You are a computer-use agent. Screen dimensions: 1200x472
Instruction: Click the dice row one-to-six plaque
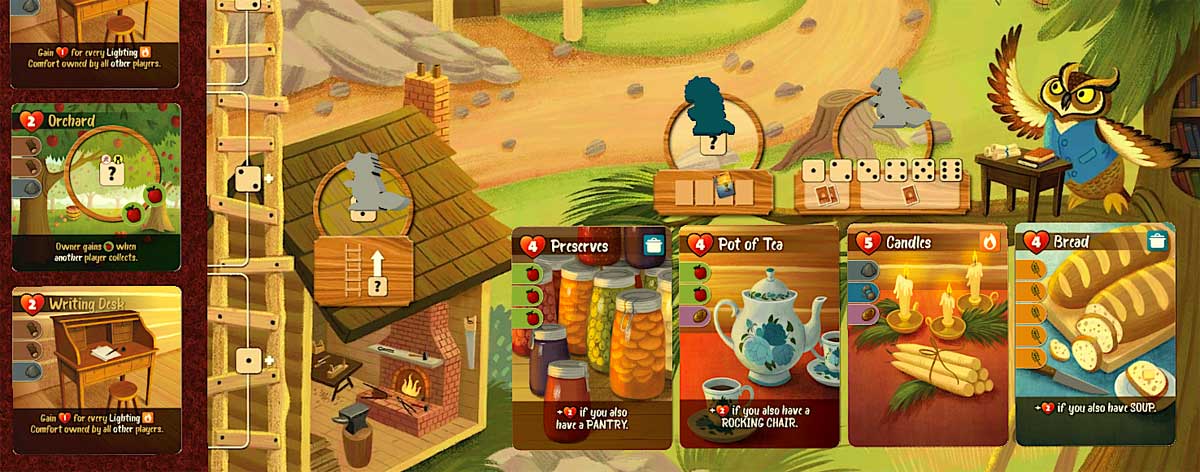click(881, 183)
